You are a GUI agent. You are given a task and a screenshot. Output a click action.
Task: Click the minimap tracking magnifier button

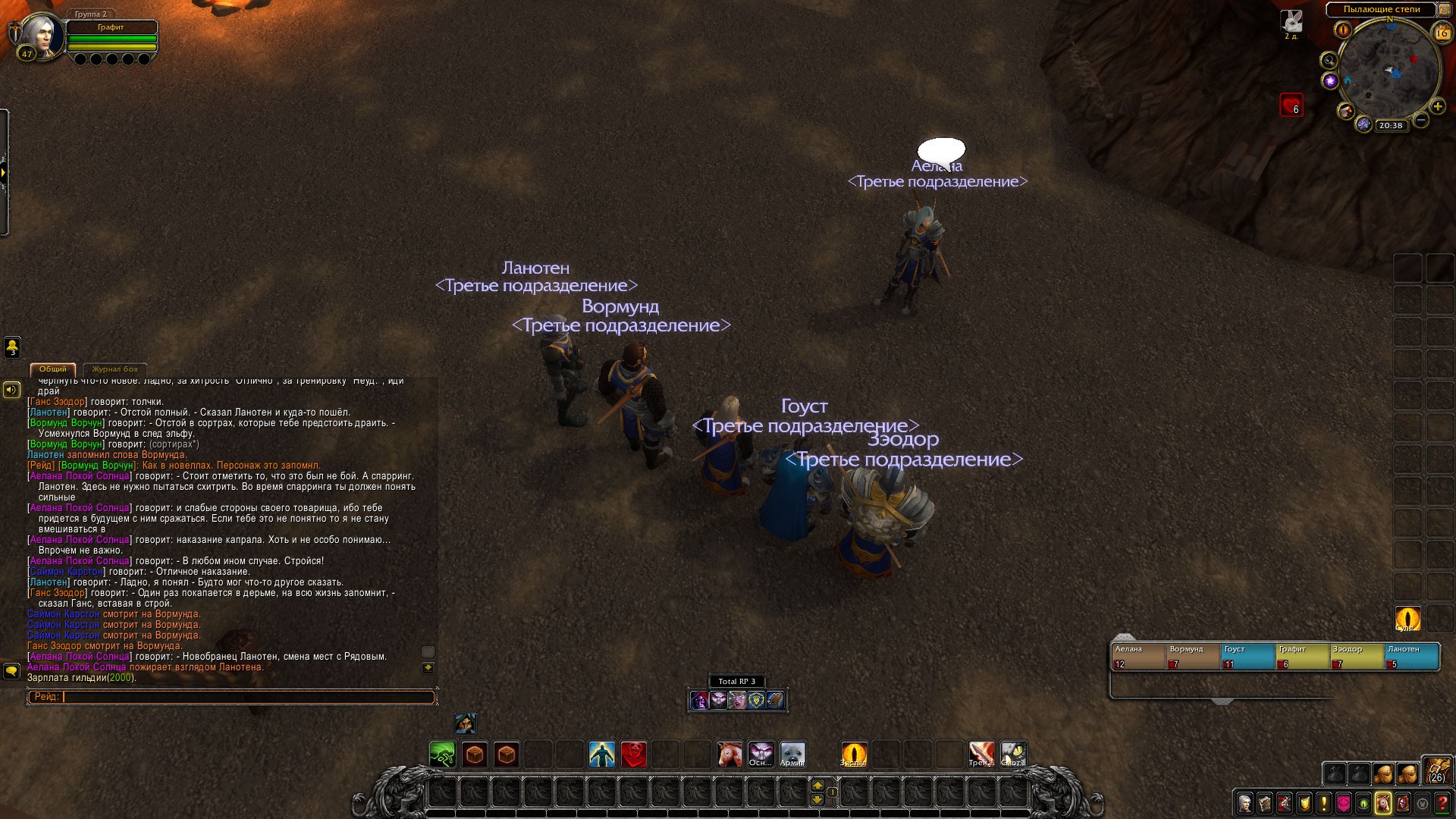[1329, 61]
